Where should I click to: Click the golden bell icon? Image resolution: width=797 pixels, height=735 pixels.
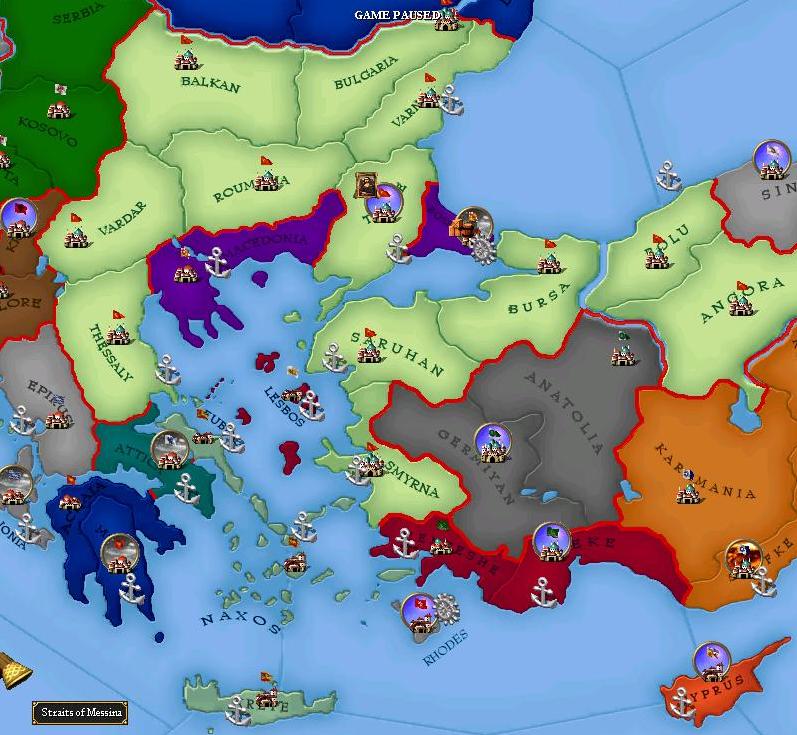point(10,669)
